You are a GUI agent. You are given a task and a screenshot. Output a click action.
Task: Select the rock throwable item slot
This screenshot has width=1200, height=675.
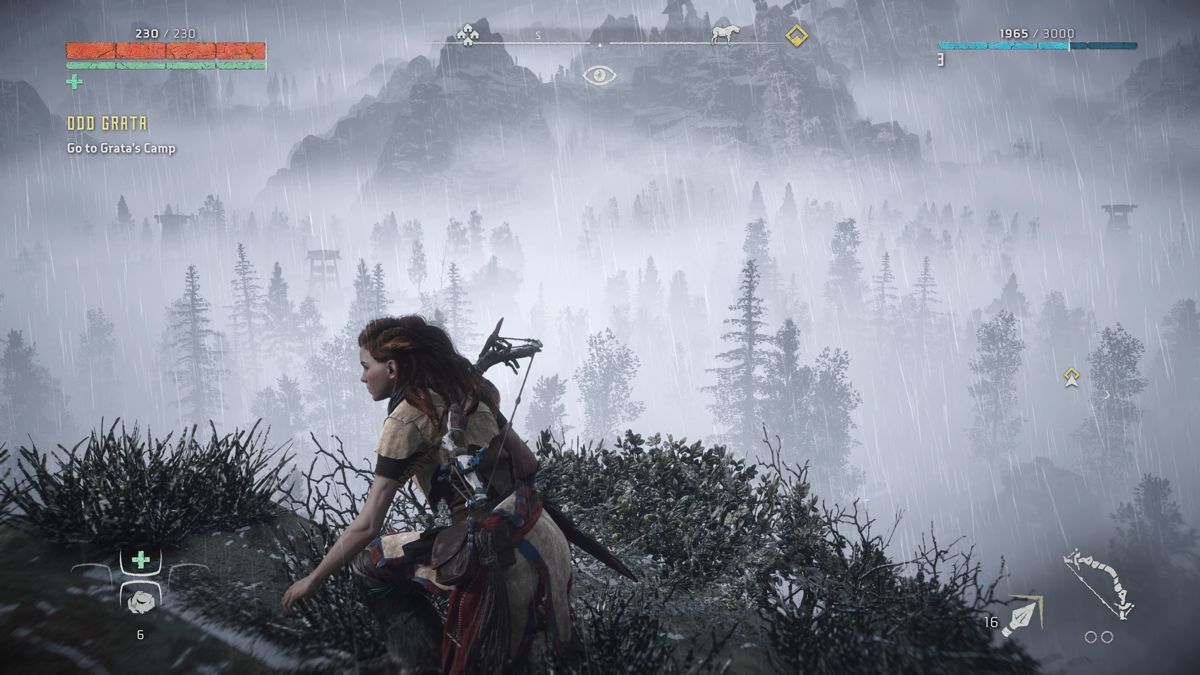click(x=141, y=598)
